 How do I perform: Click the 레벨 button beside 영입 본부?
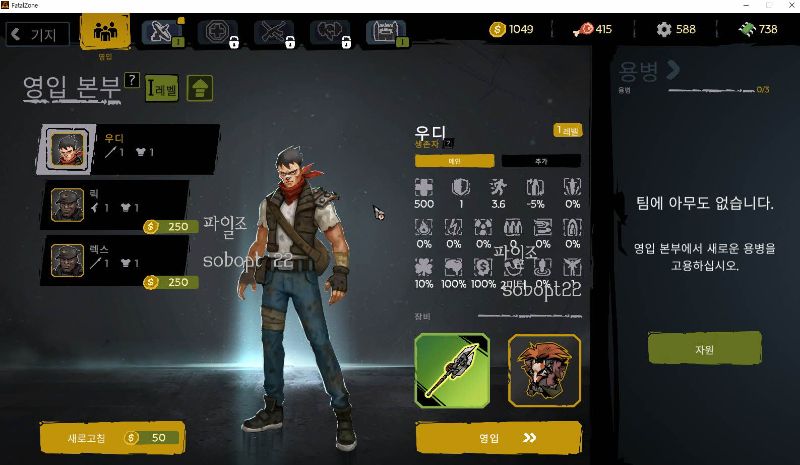click(x=162, y=89)
